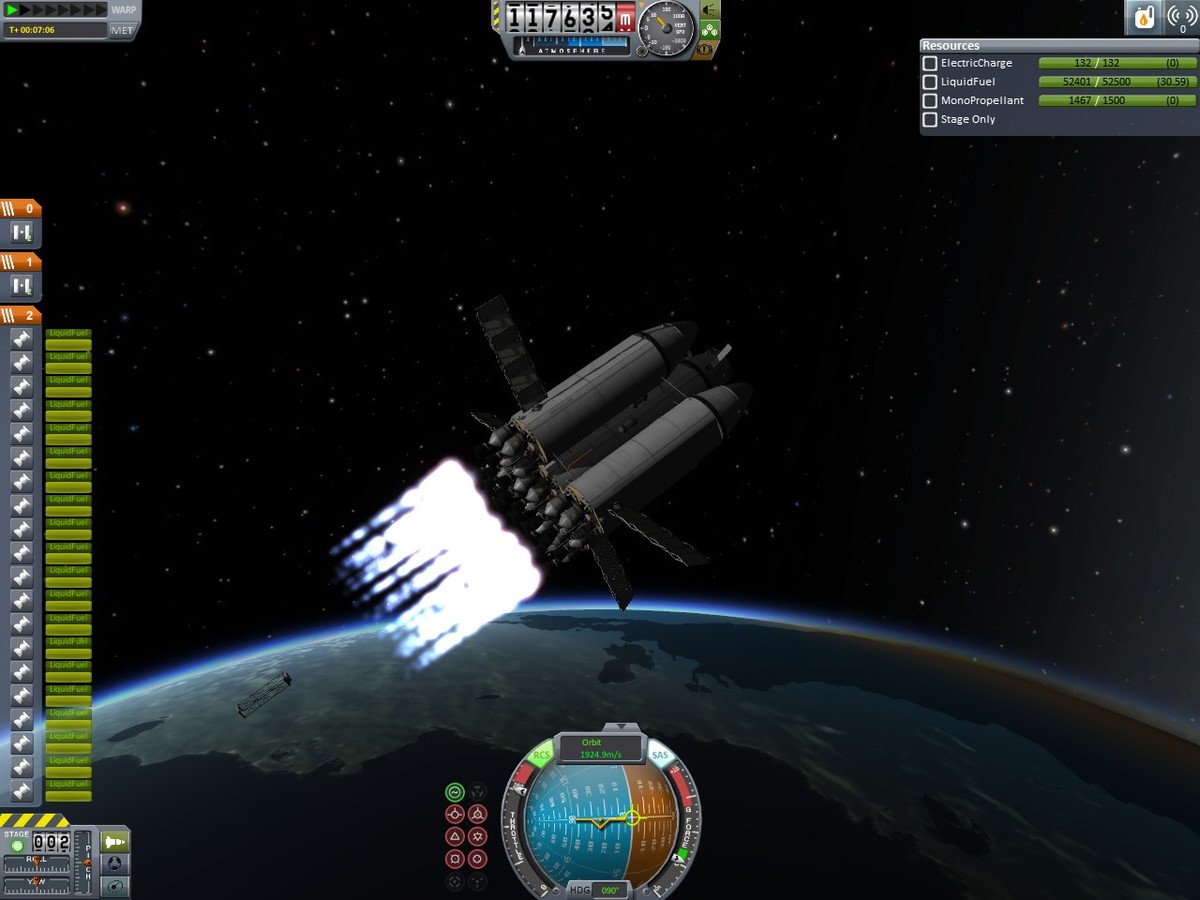Switch to staging mode rocket button
1200x900 pixels.
[x=116, y=841]
